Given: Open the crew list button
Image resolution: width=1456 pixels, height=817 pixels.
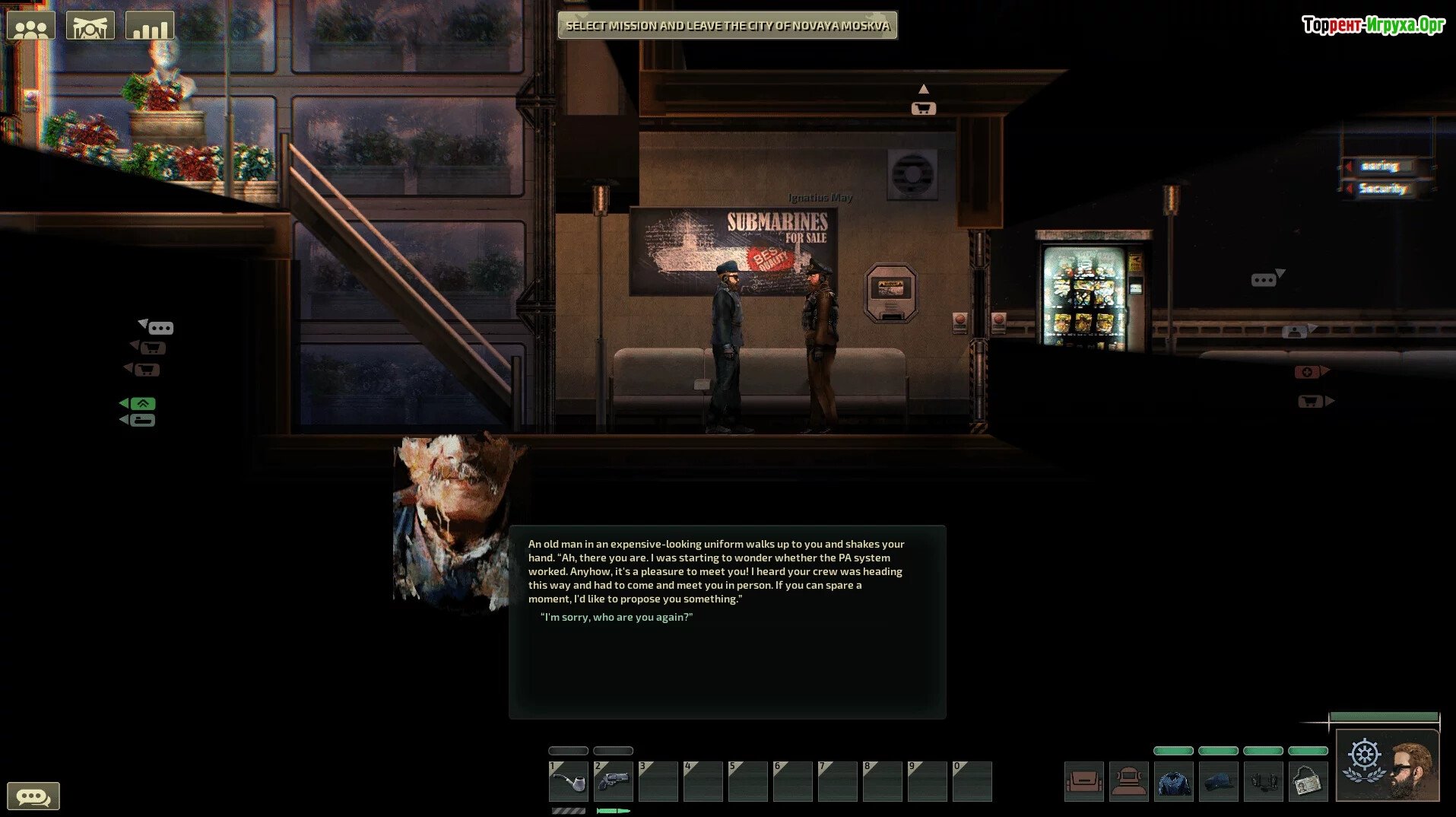Looking at the screenshot, I should (31, 26).
